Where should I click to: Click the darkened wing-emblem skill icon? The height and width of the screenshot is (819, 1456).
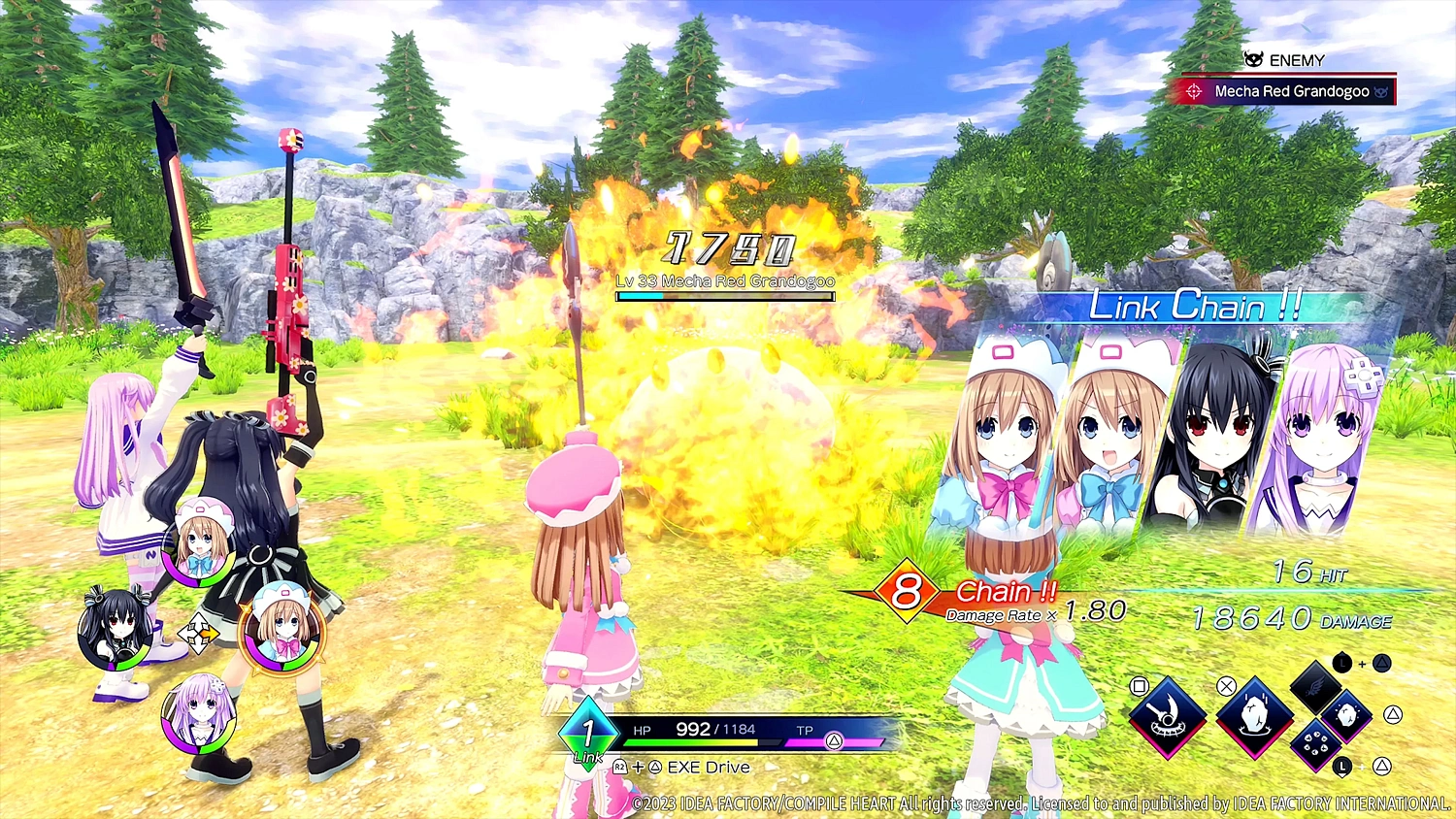[1316, 687]
